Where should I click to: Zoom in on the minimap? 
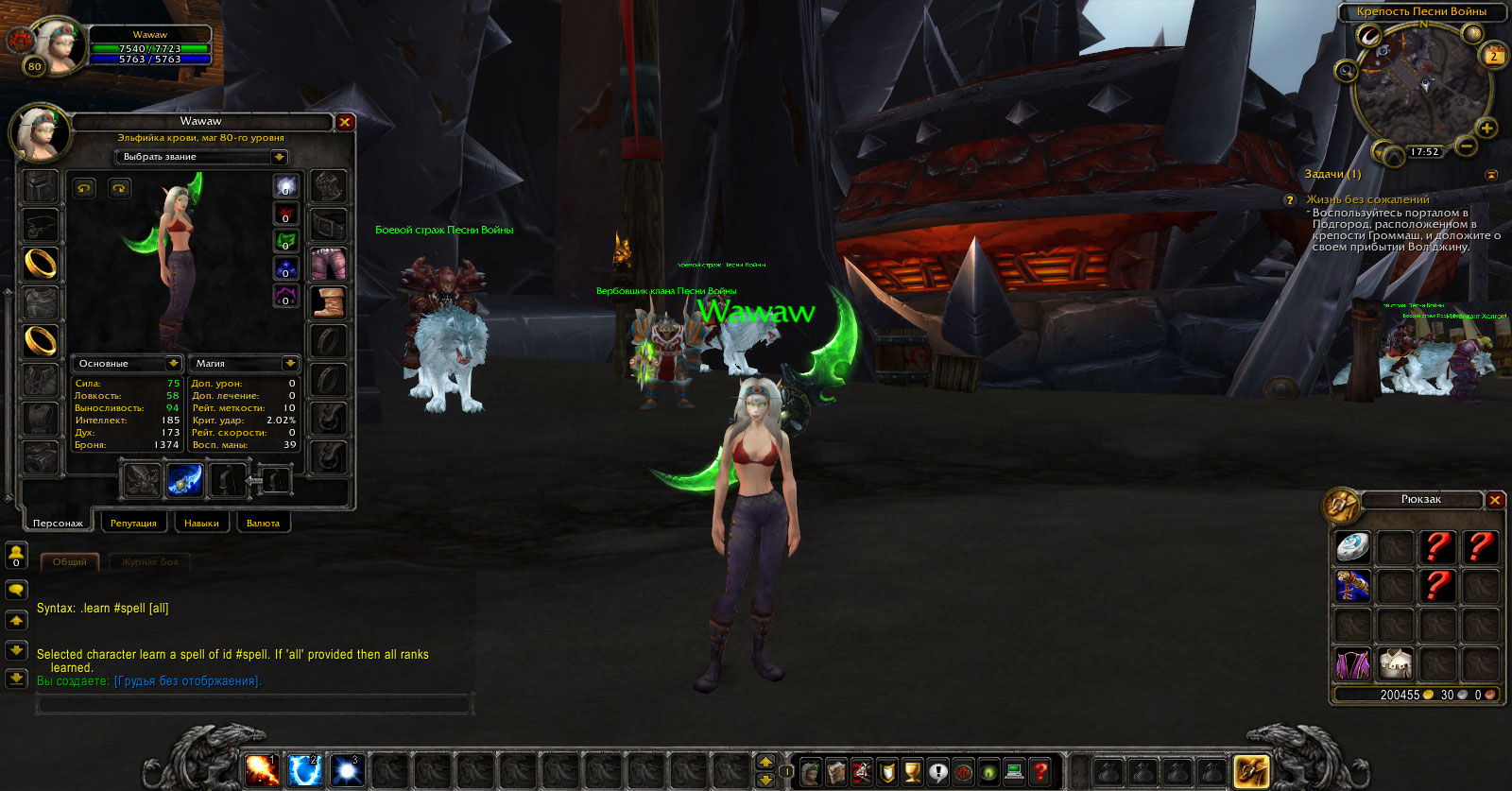coord(1486,128)
